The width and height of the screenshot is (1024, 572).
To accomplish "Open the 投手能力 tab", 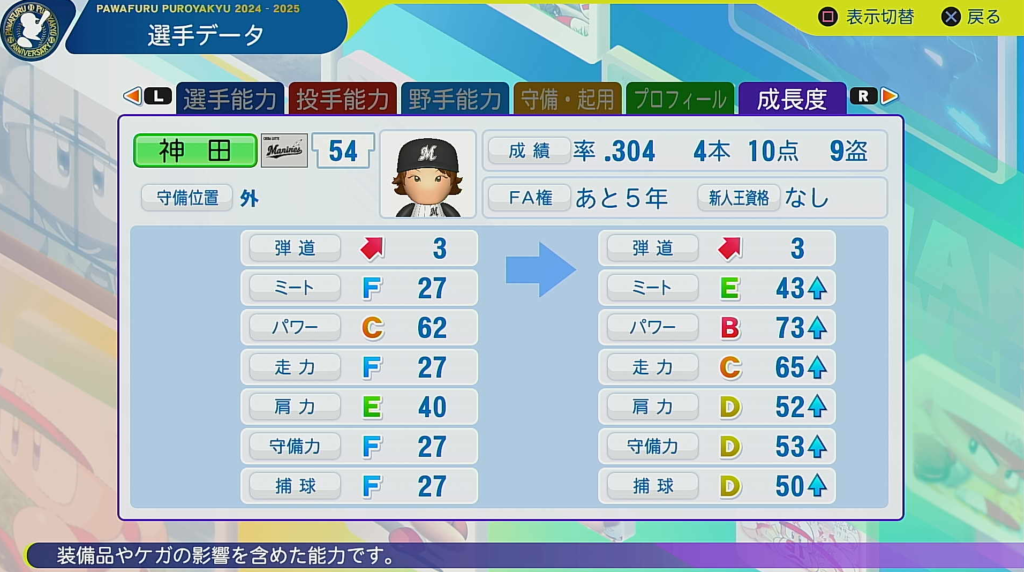I will coord(342,99).
